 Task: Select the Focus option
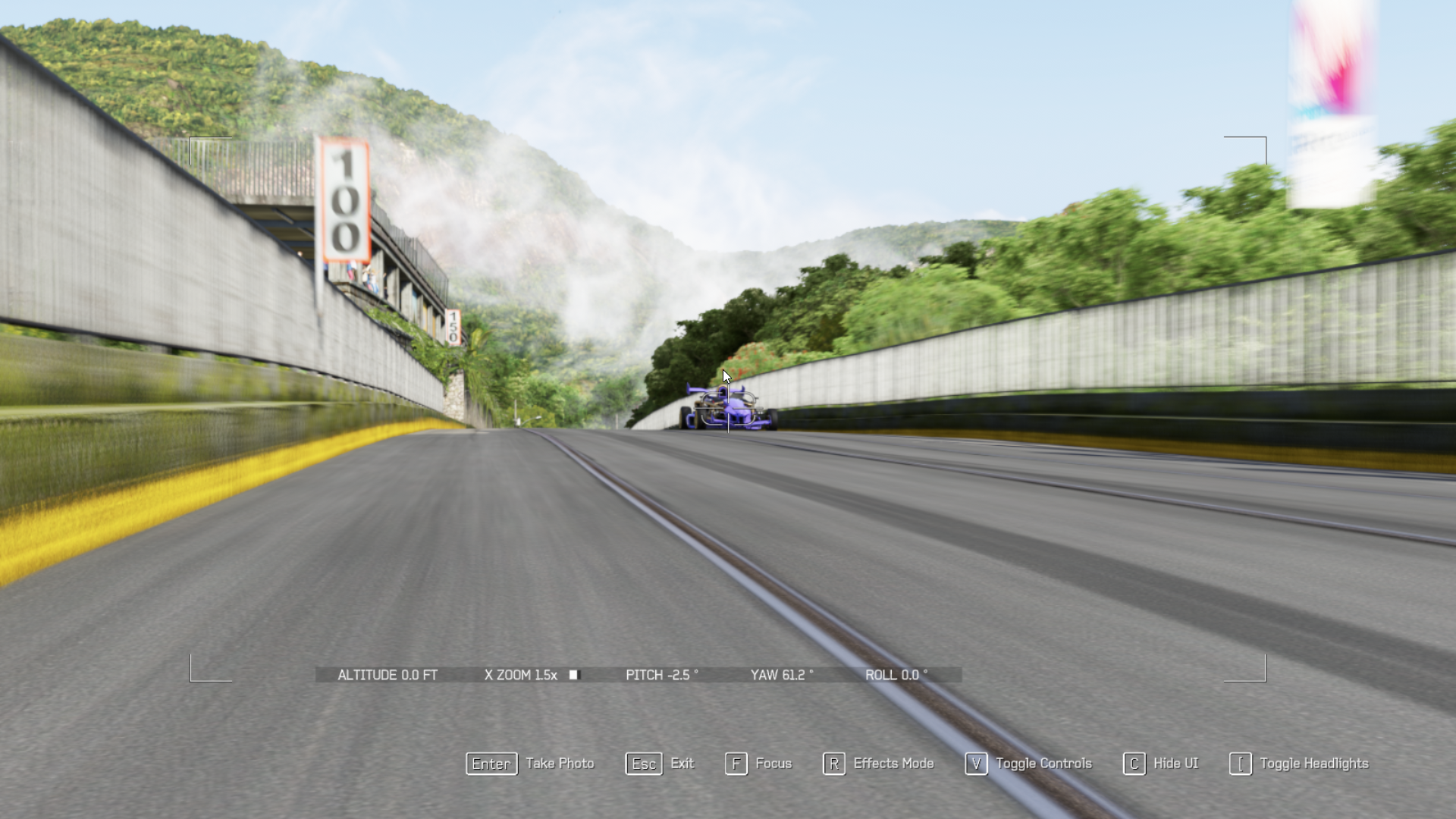(758, 764)
